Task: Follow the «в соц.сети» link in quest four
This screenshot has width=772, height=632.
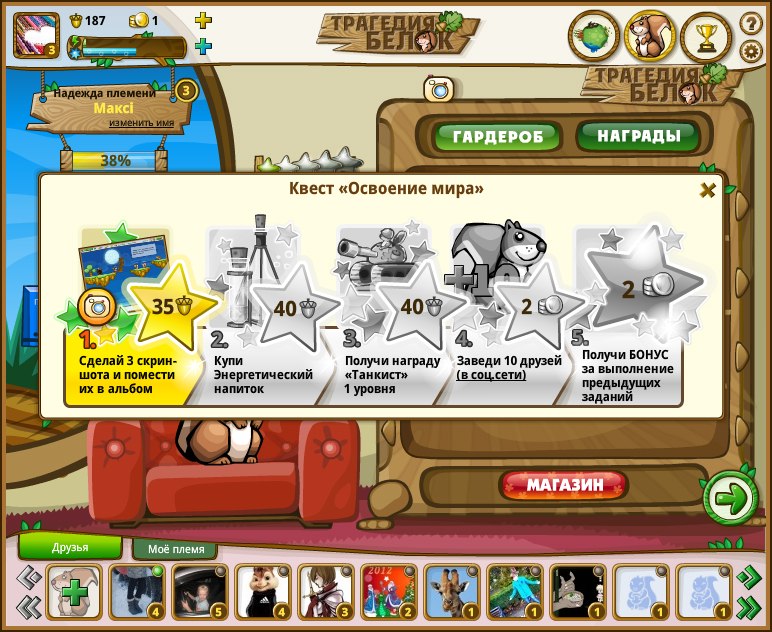Action: [x=492, y=375]
